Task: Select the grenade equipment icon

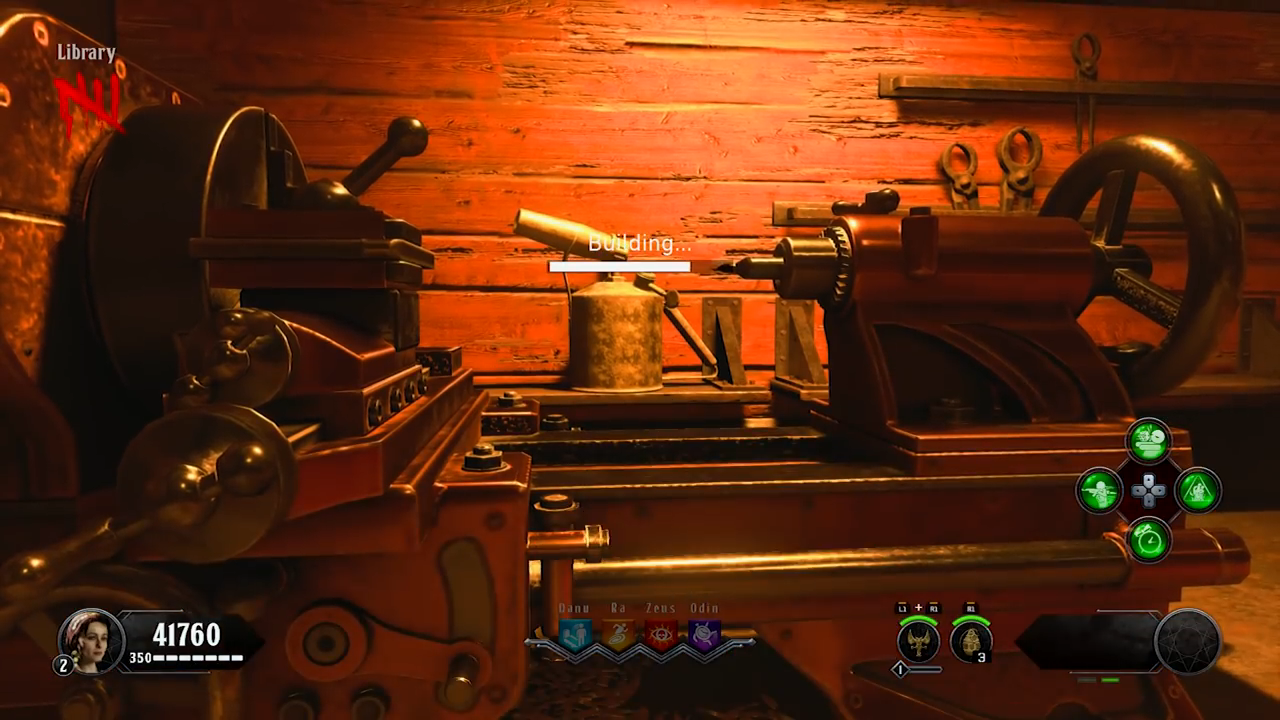Action: (x=970, y=640)
